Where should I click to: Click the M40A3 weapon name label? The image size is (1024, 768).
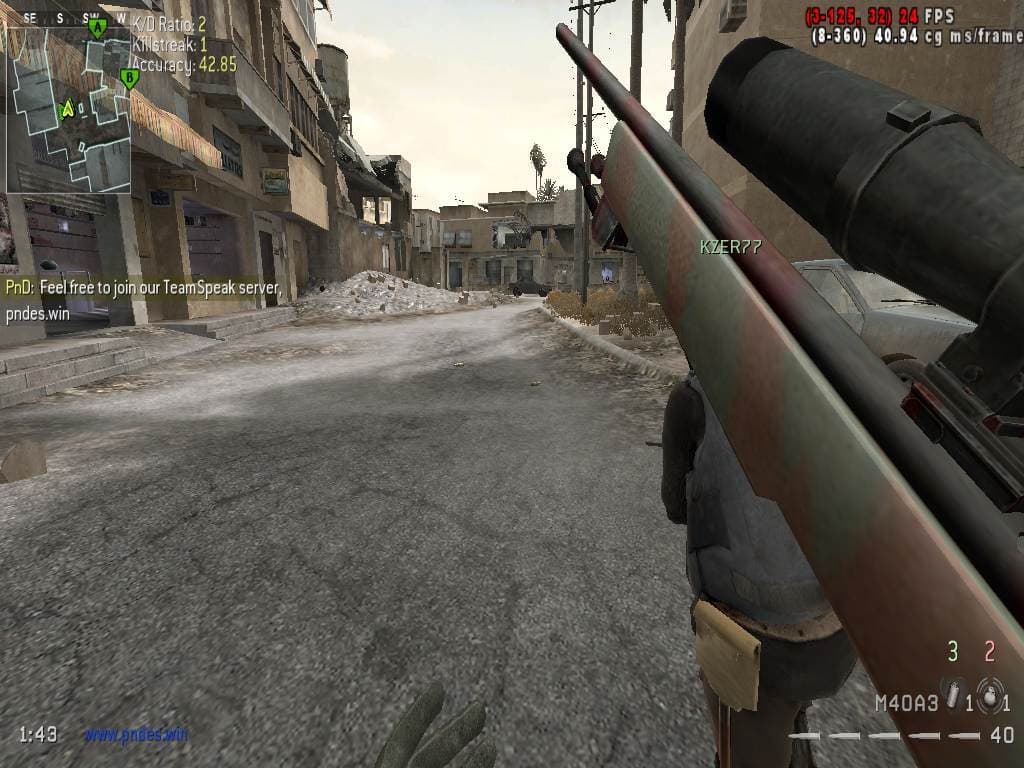coord(906,702)
